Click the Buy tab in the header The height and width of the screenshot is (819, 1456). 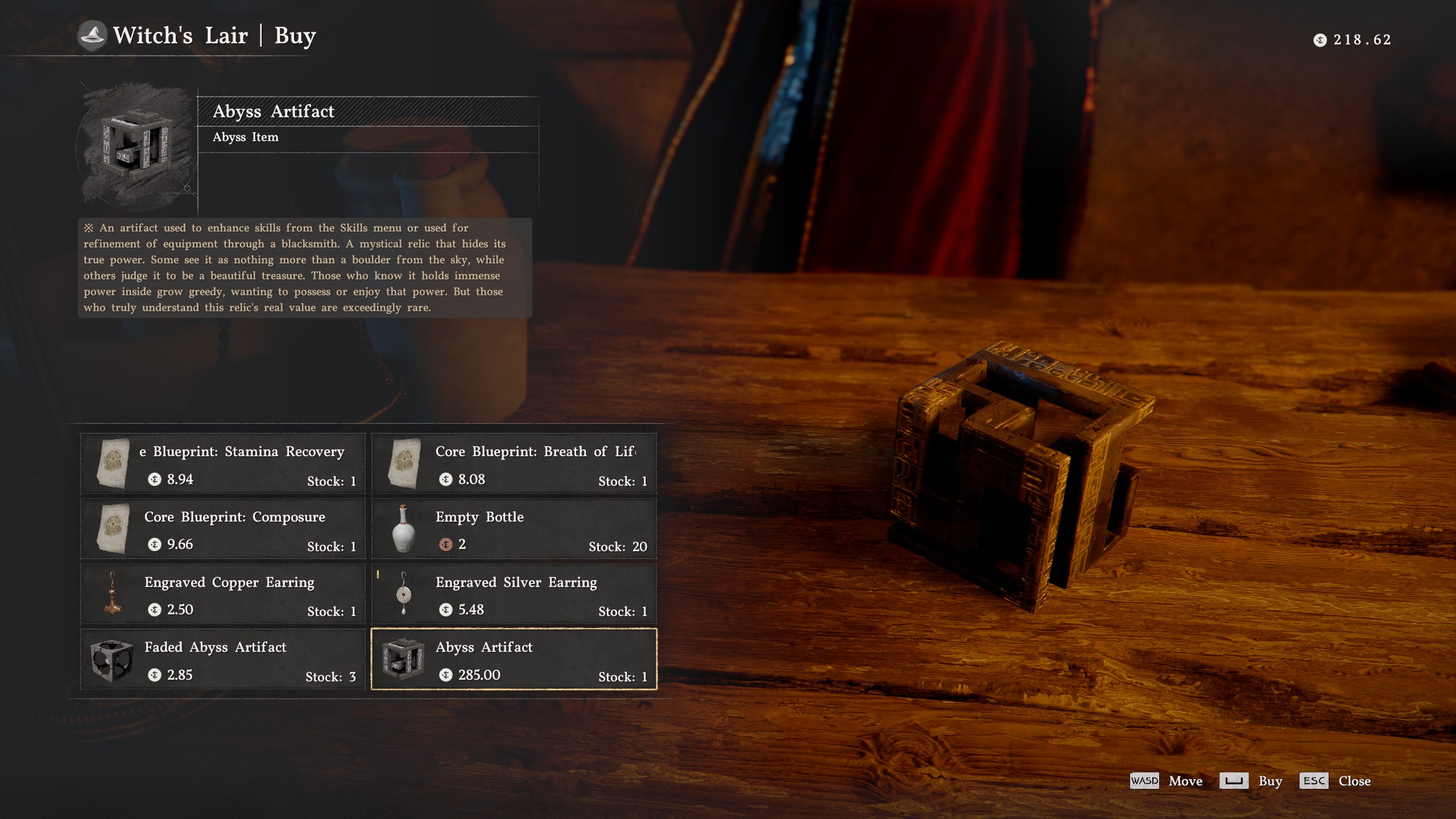(x=295, y=35)
